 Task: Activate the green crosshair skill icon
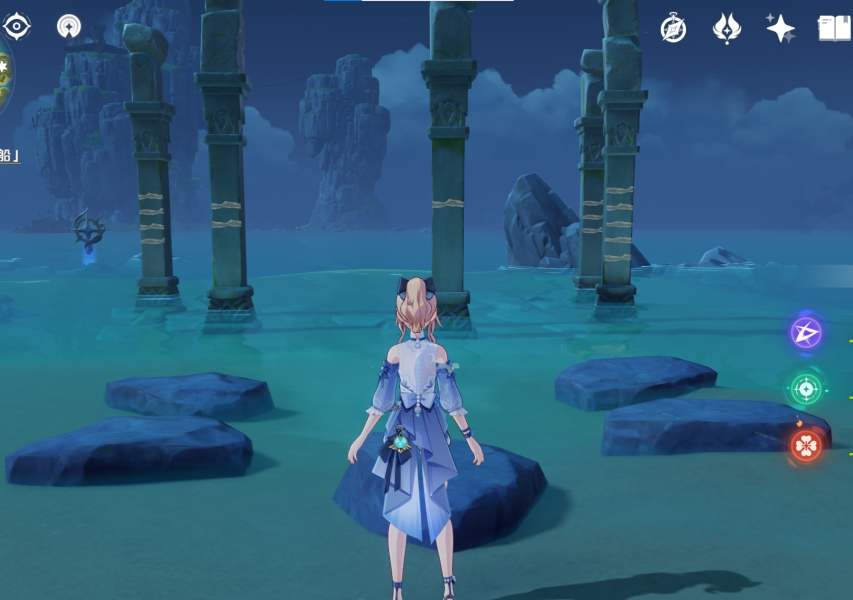coord(806,389)
